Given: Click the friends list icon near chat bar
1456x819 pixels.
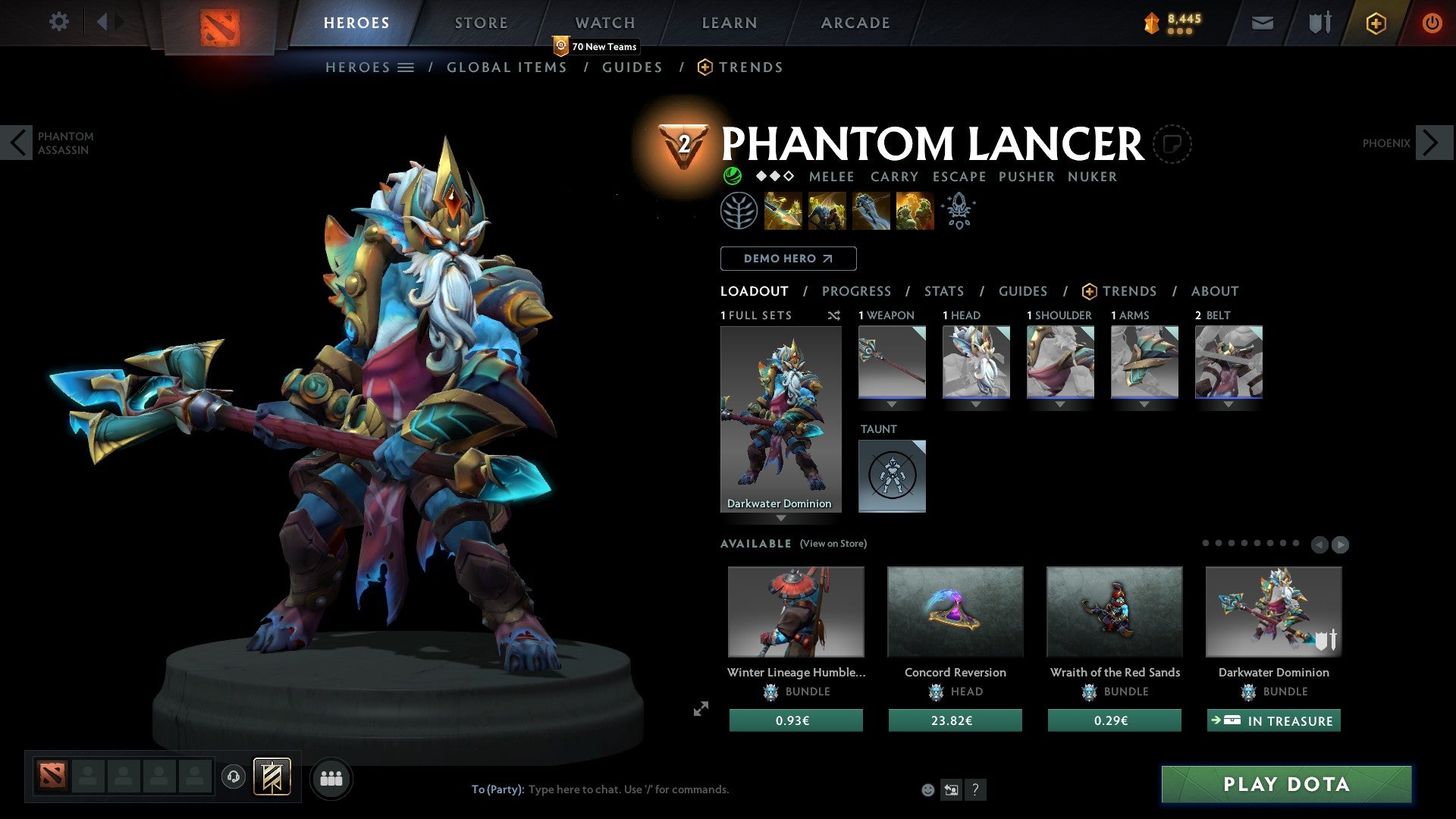Looking at the screenshot, I should (x=331, y=777).
